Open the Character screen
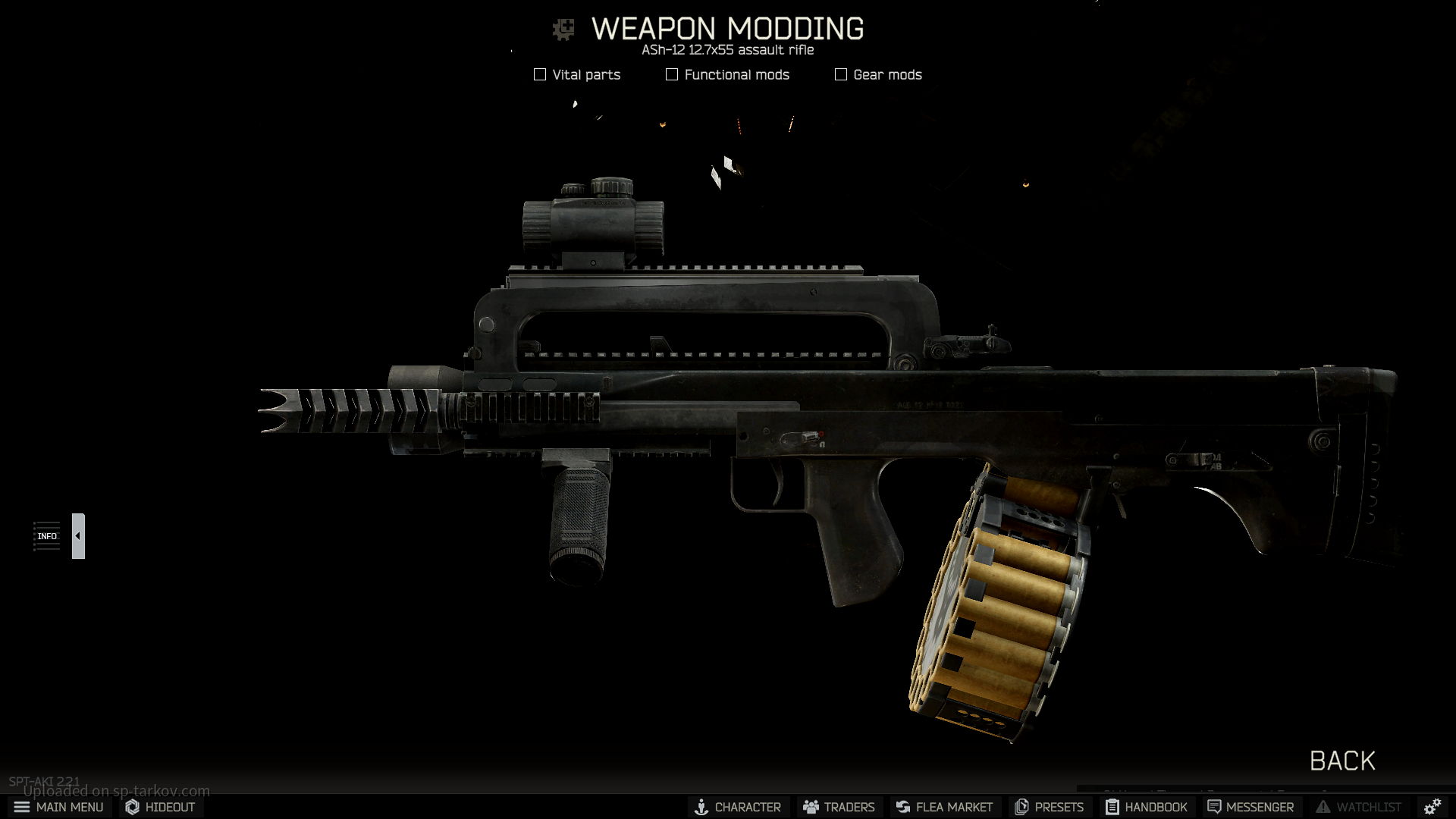 (x=738, y=807)
